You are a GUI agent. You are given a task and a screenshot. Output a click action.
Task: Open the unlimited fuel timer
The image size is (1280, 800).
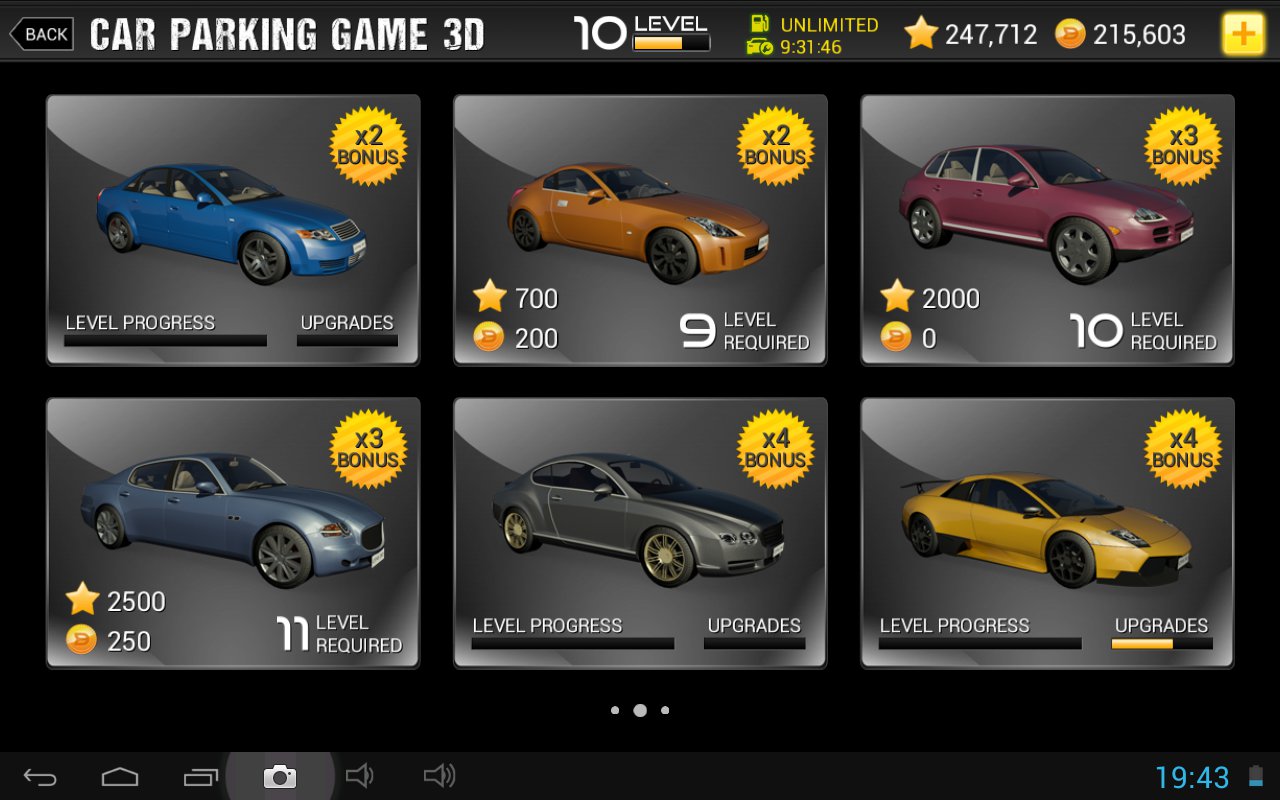812,35
